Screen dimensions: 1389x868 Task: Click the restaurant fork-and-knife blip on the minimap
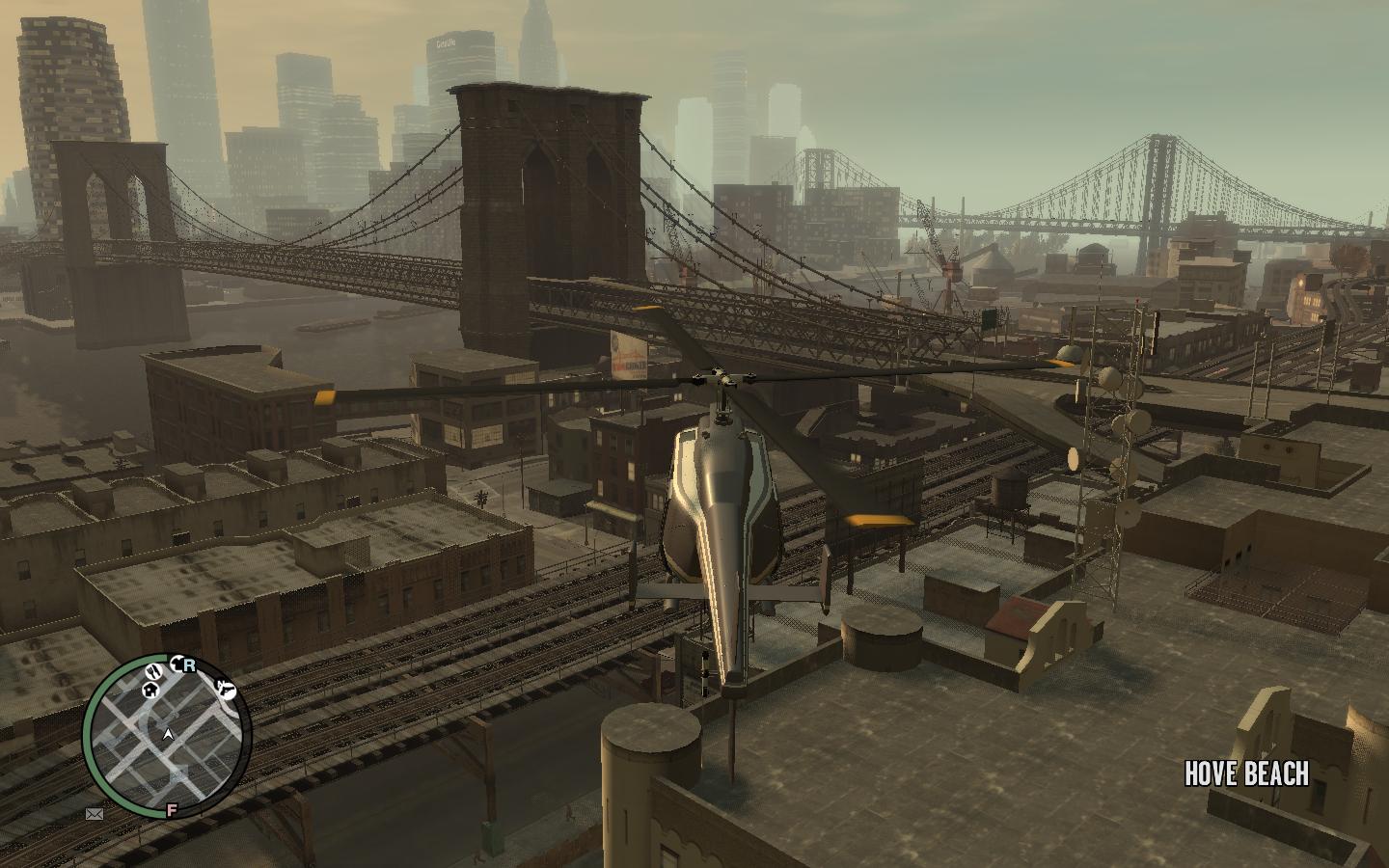[x=154, y=671]
